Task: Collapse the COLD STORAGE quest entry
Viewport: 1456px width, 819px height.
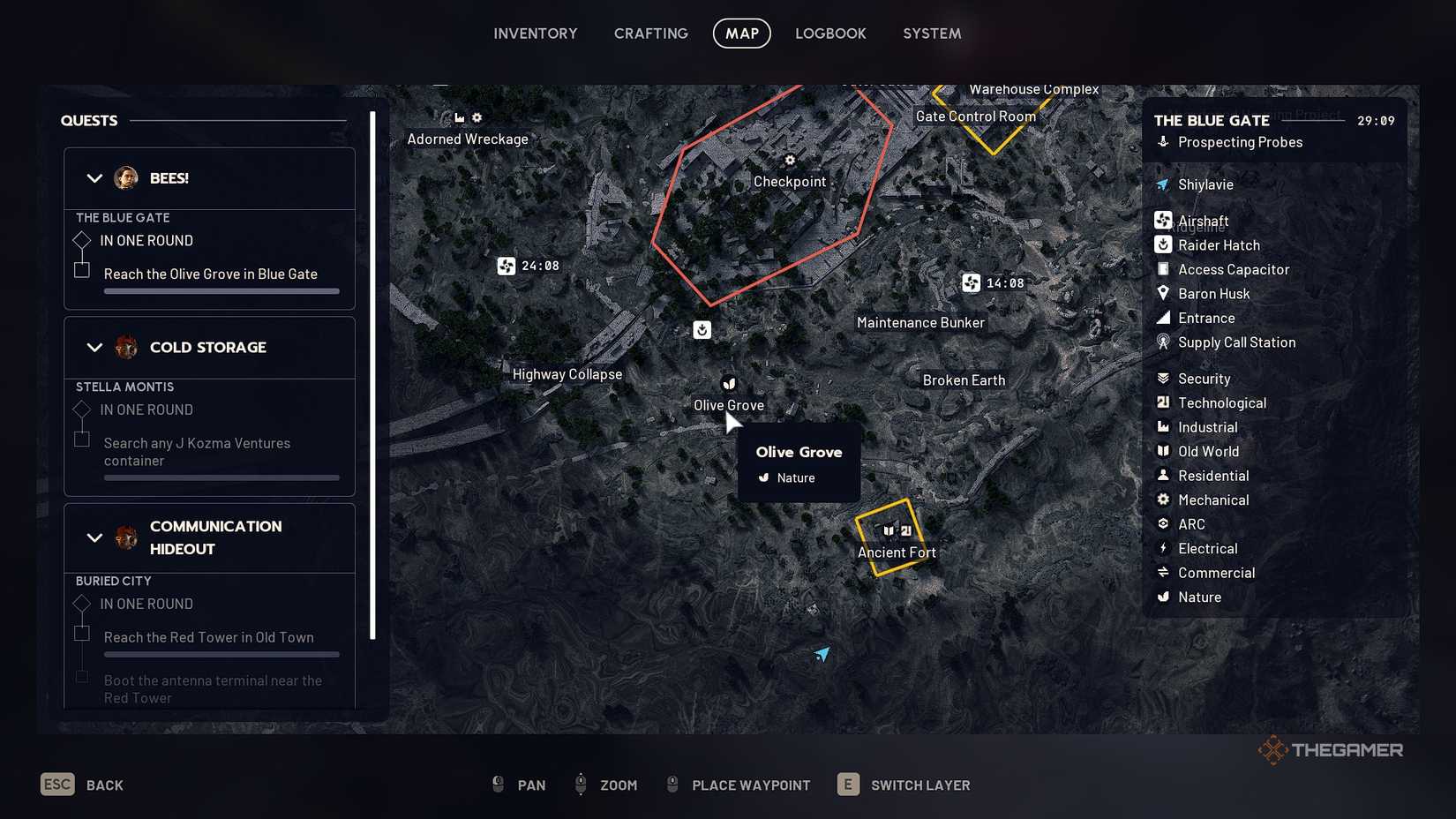Action: [94, 348]
